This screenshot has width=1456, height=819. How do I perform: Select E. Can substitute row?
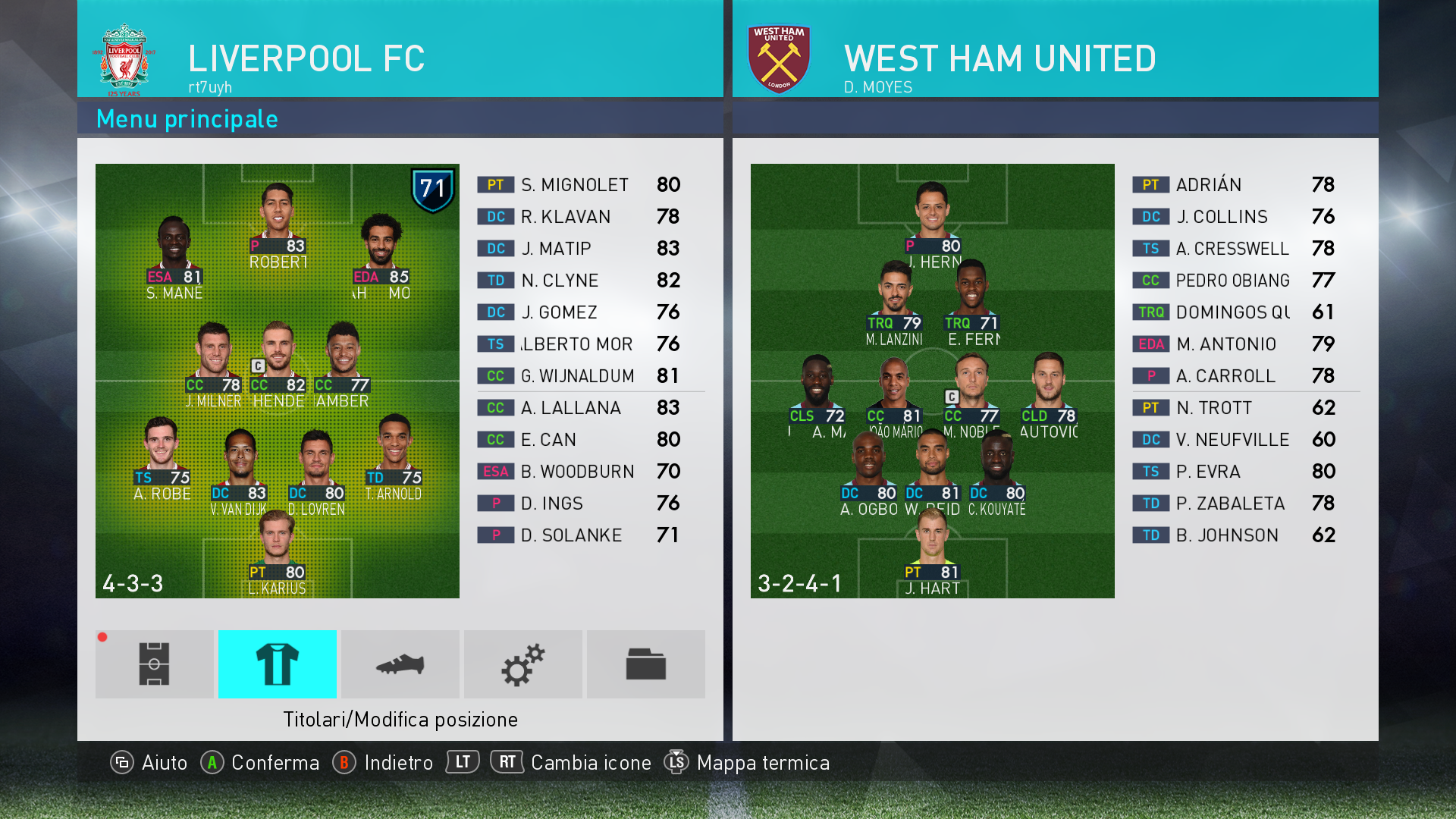tap(580, 440)
